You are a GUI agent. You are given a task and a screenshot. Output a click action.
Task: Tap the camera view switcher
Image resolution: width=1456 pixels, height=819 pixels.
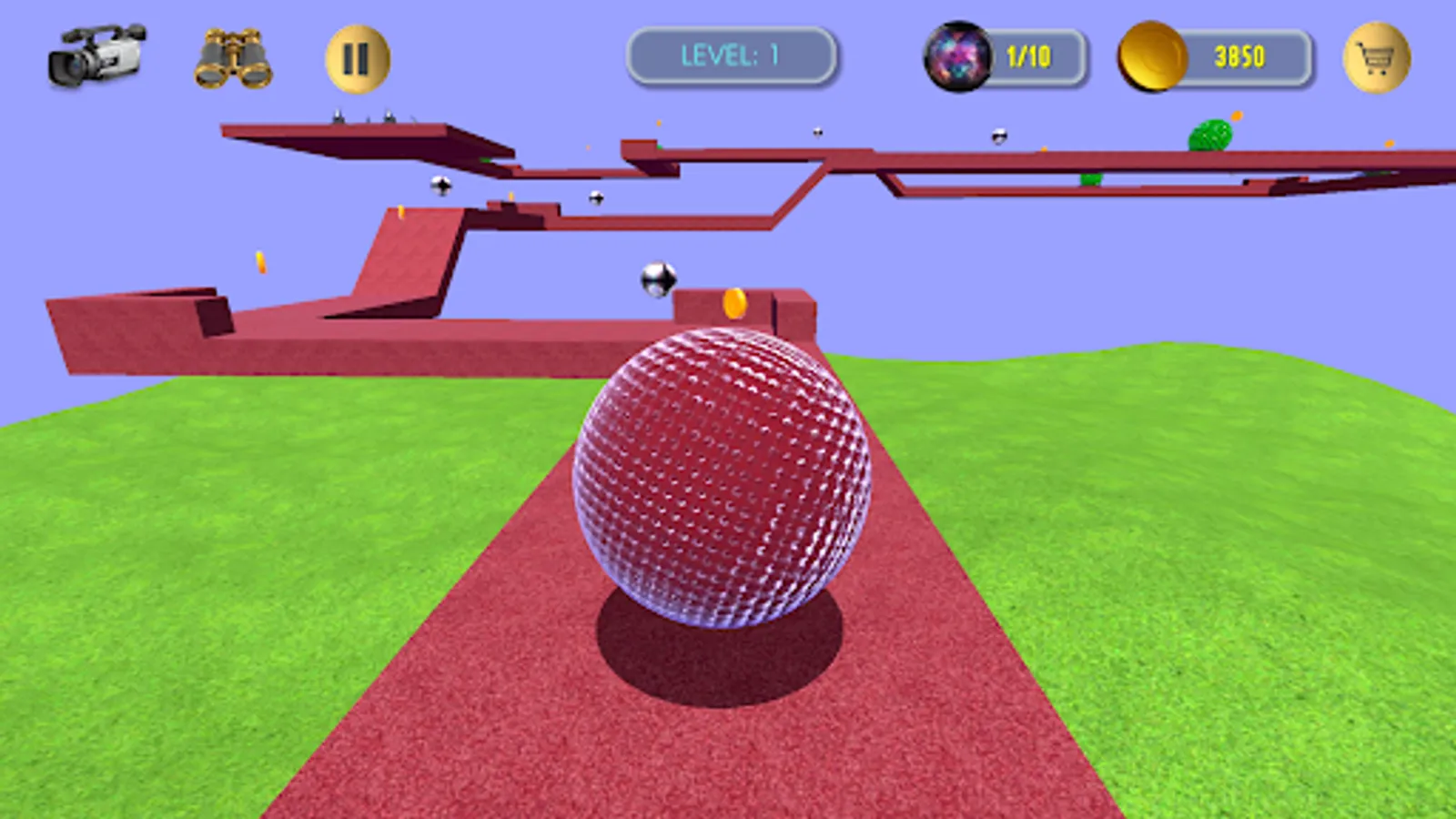coord(96,55)
